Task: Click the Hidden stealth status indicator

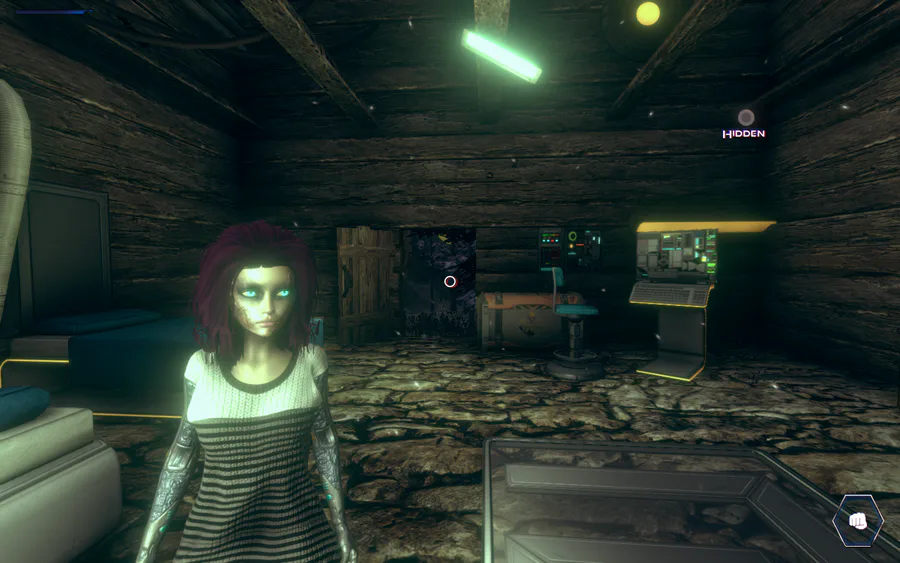Action: point(745,124)
